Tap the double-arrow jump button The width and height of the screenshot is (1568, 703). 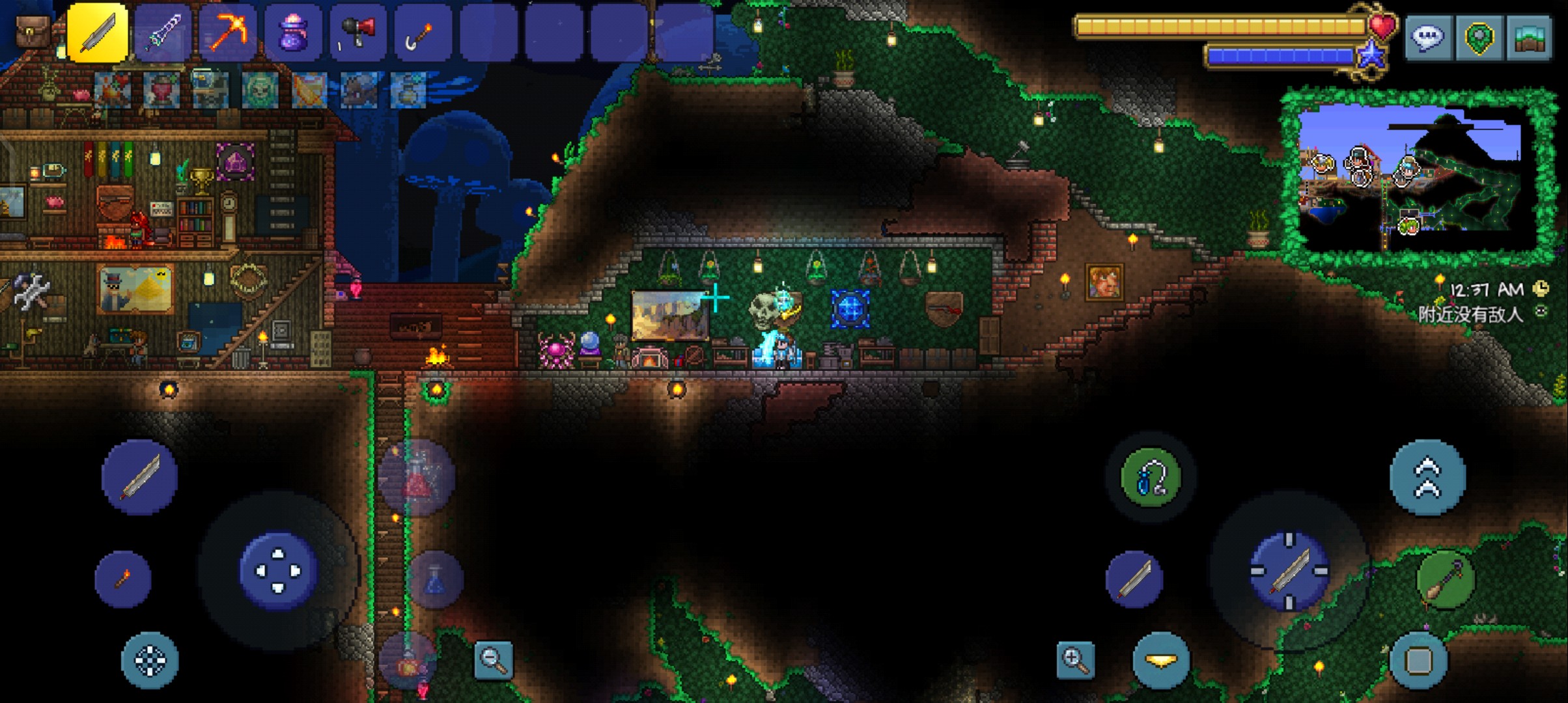[1427, 478]
